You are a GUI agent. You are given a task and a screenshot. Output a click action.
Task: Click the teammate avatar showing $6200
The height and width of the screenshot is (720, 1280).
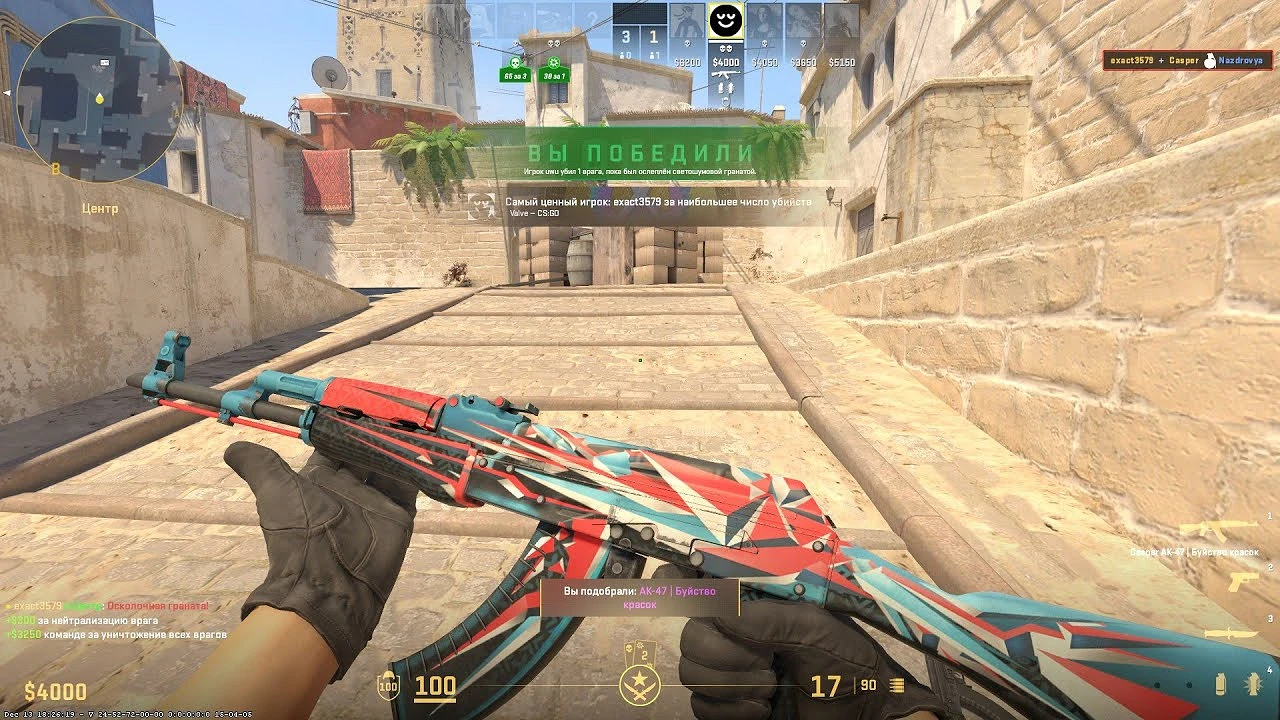click(x=686, y=22)
